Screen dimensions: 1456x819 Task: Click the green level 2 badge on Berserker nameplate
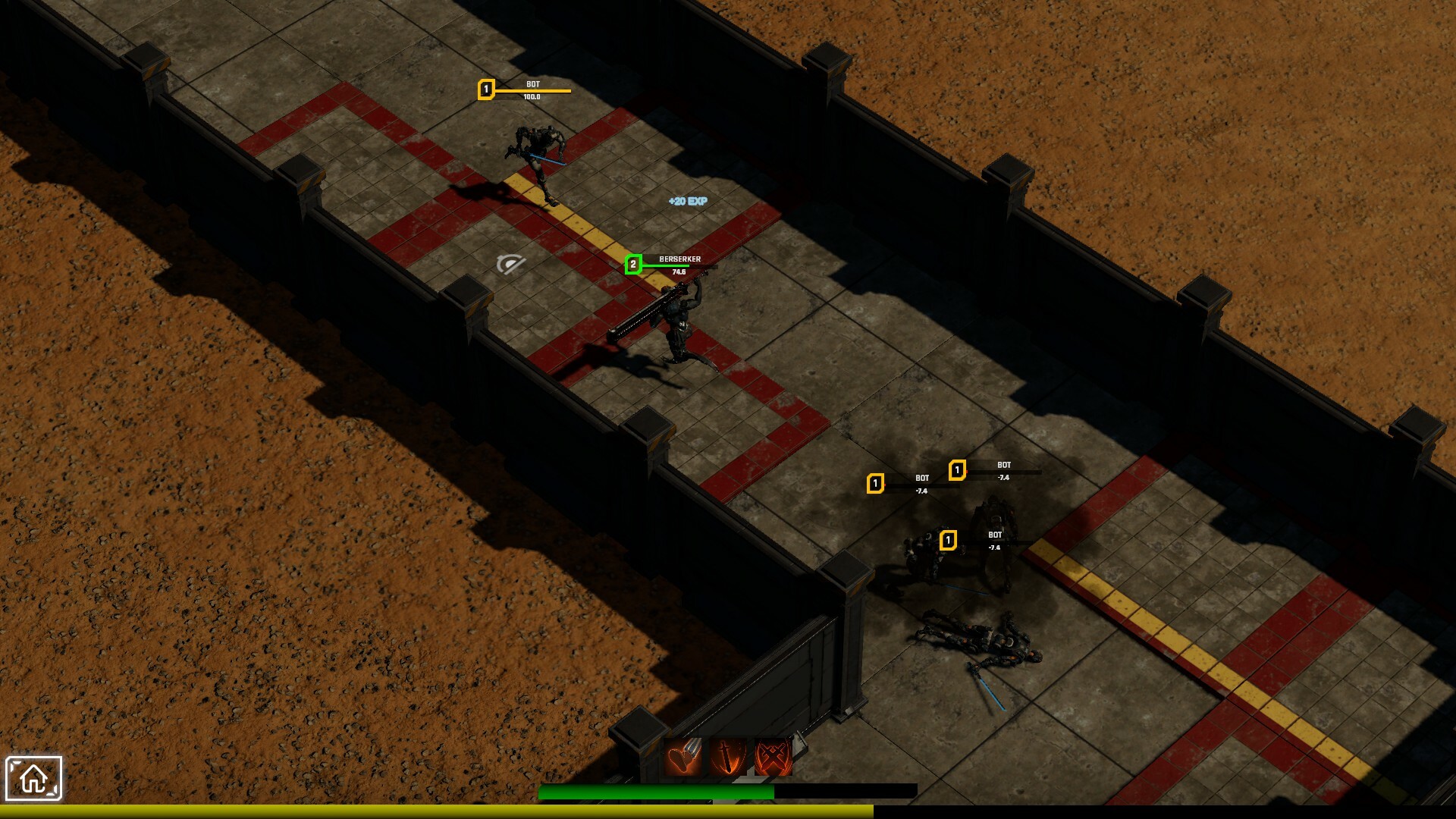click(632, 264)
